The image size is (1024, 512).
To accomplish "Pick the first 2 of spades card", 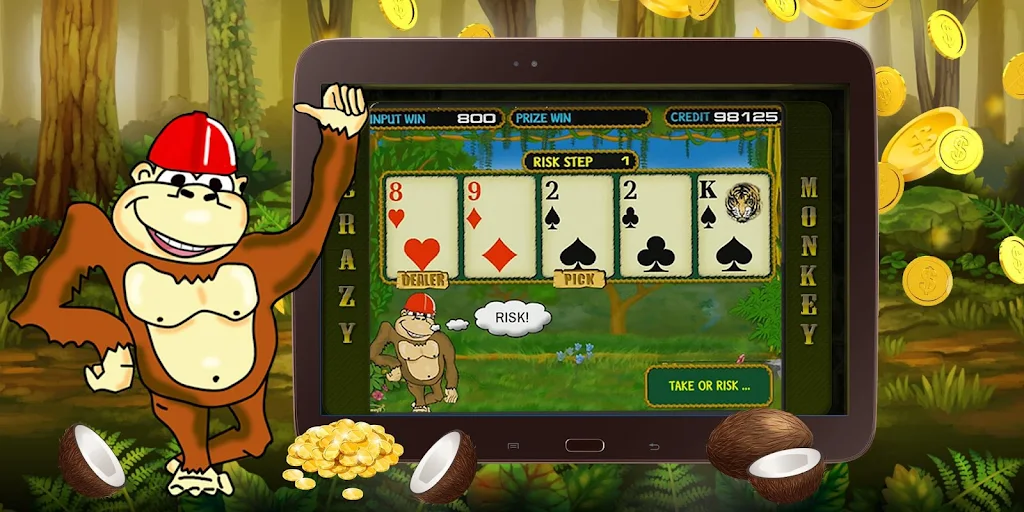I will pos(577,225).
